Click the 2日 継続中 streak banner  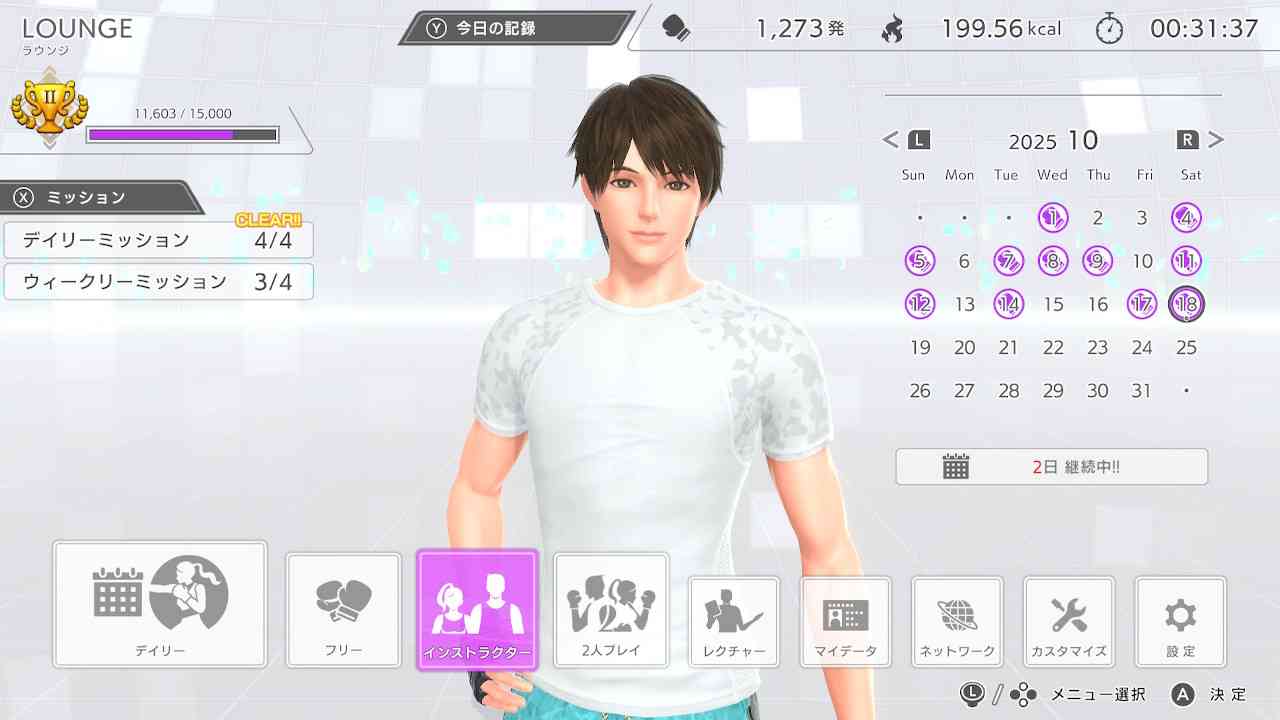(x=1051, y=467)
